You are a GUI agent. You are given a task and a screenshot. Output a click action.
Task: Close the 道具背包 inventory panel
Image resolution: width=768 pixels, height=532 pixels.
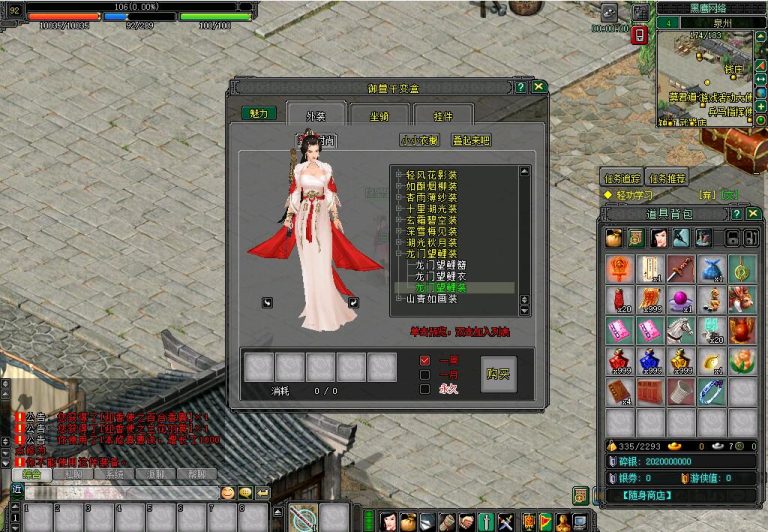click(x=752, y=213)
